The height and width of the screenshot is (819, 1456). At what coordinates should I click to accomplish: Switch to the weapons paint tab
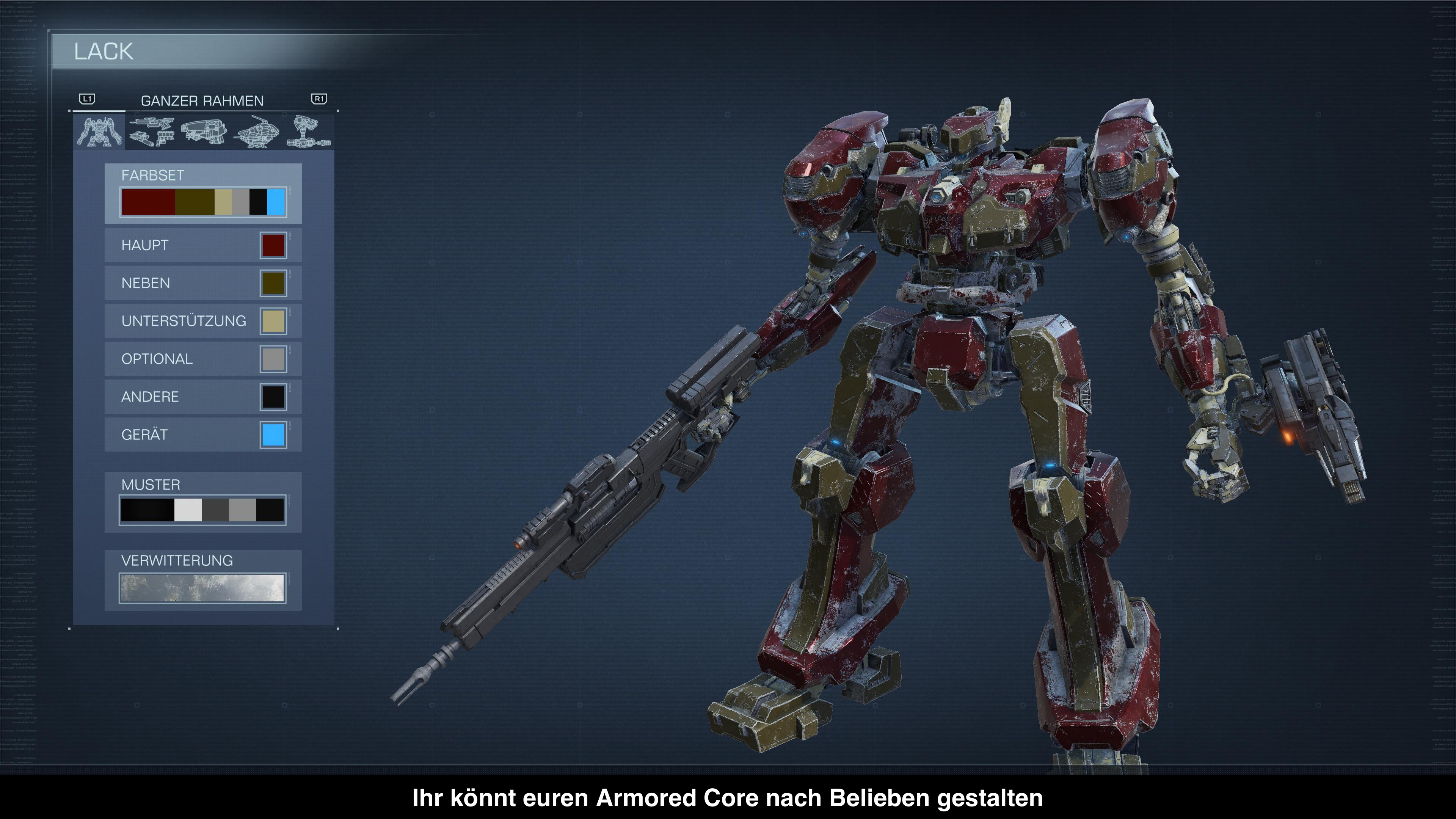pyautogui.click(x=152, y=132)
